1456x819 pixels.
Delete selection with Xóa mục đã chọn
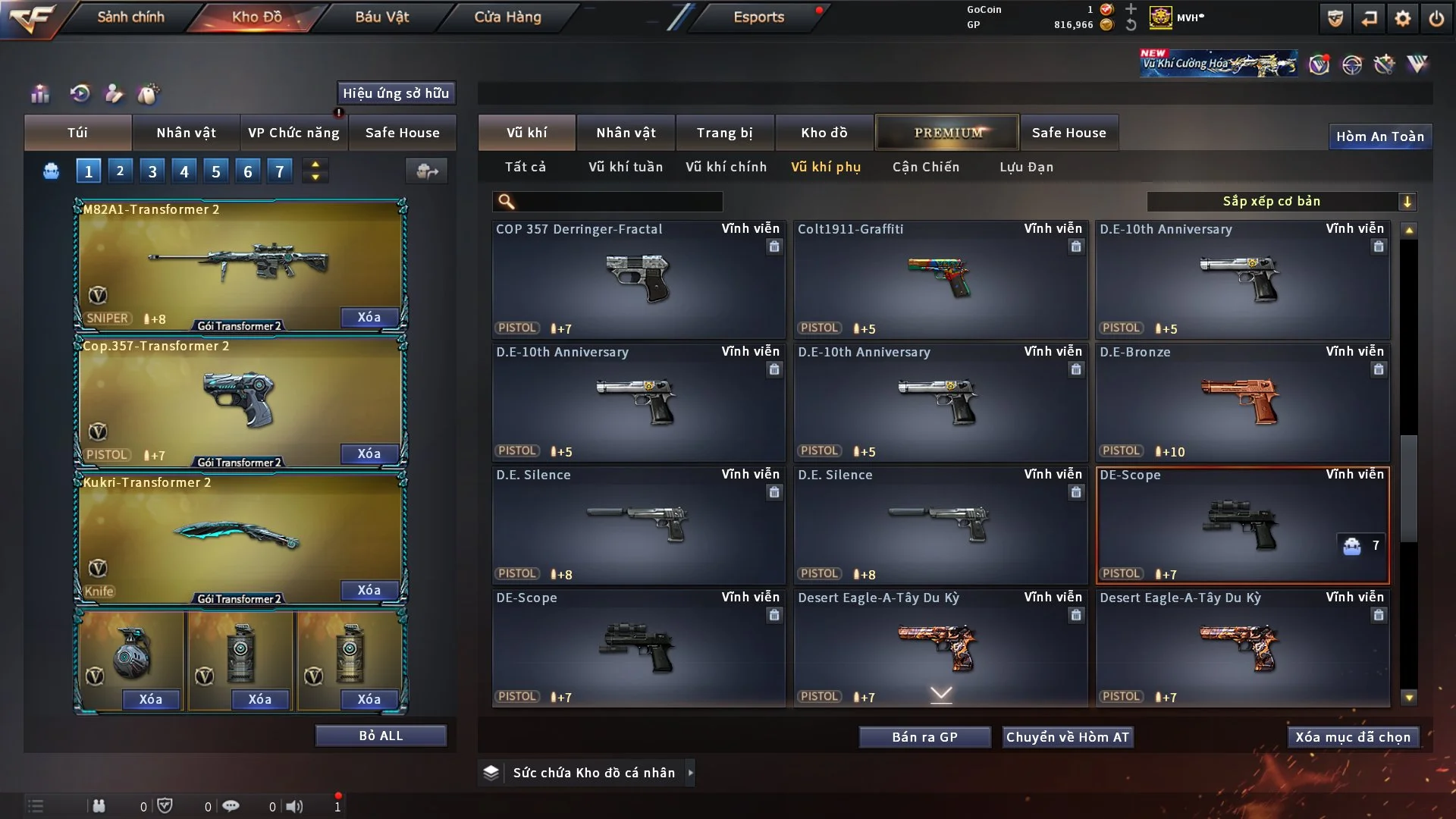(1352, 737)
